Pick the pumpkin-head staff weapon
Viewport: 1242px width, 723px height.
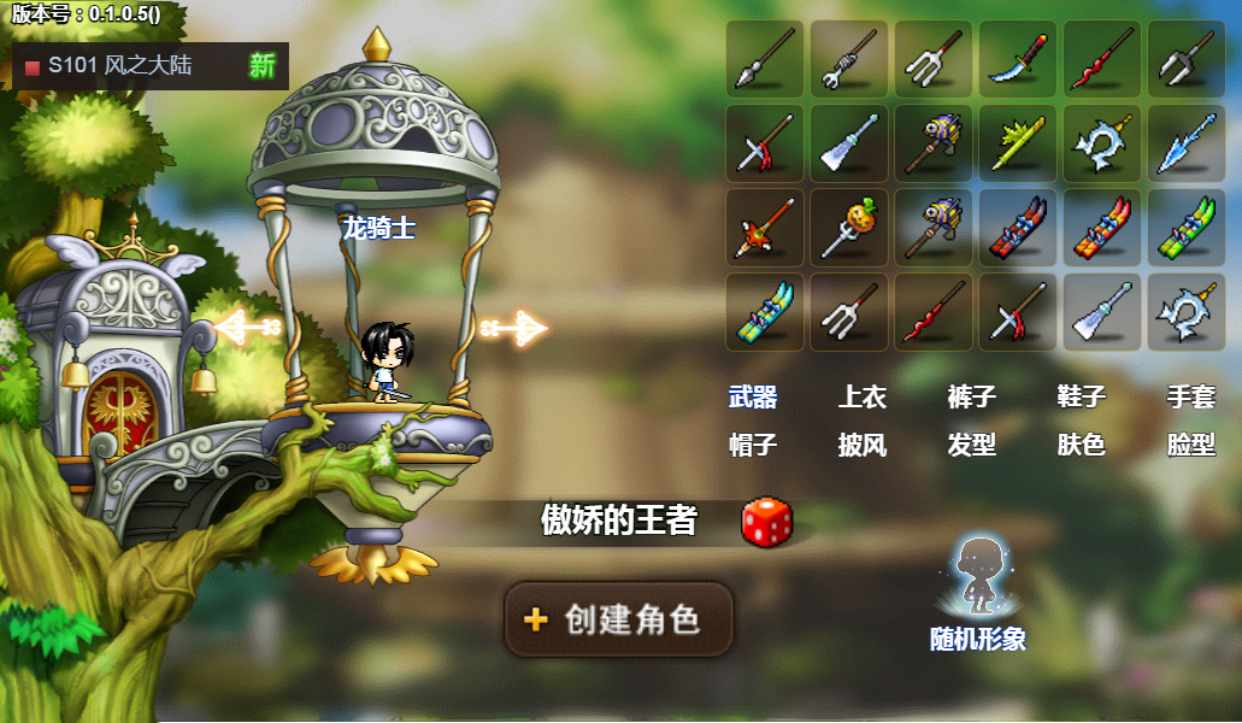pyautogui.click(x=849, y=228)
